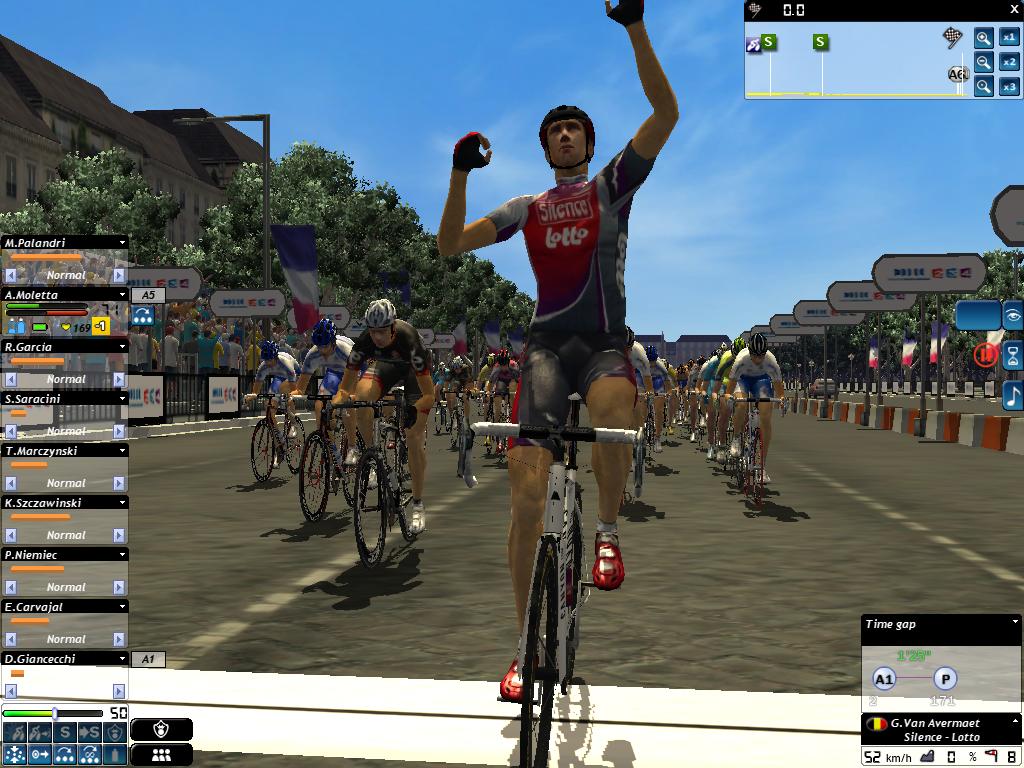Open the A.Moletta rider dropdown
This screenshot has width=1024, height=768.
(122, 295)
